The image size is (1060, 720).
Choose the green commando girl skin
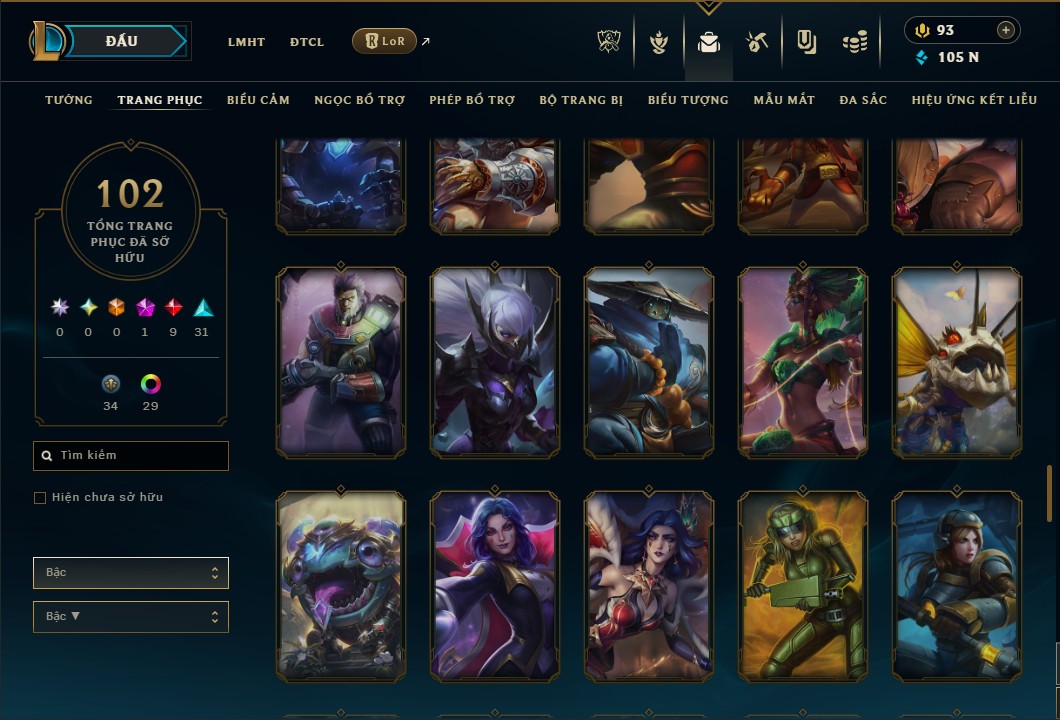(803, 586)
